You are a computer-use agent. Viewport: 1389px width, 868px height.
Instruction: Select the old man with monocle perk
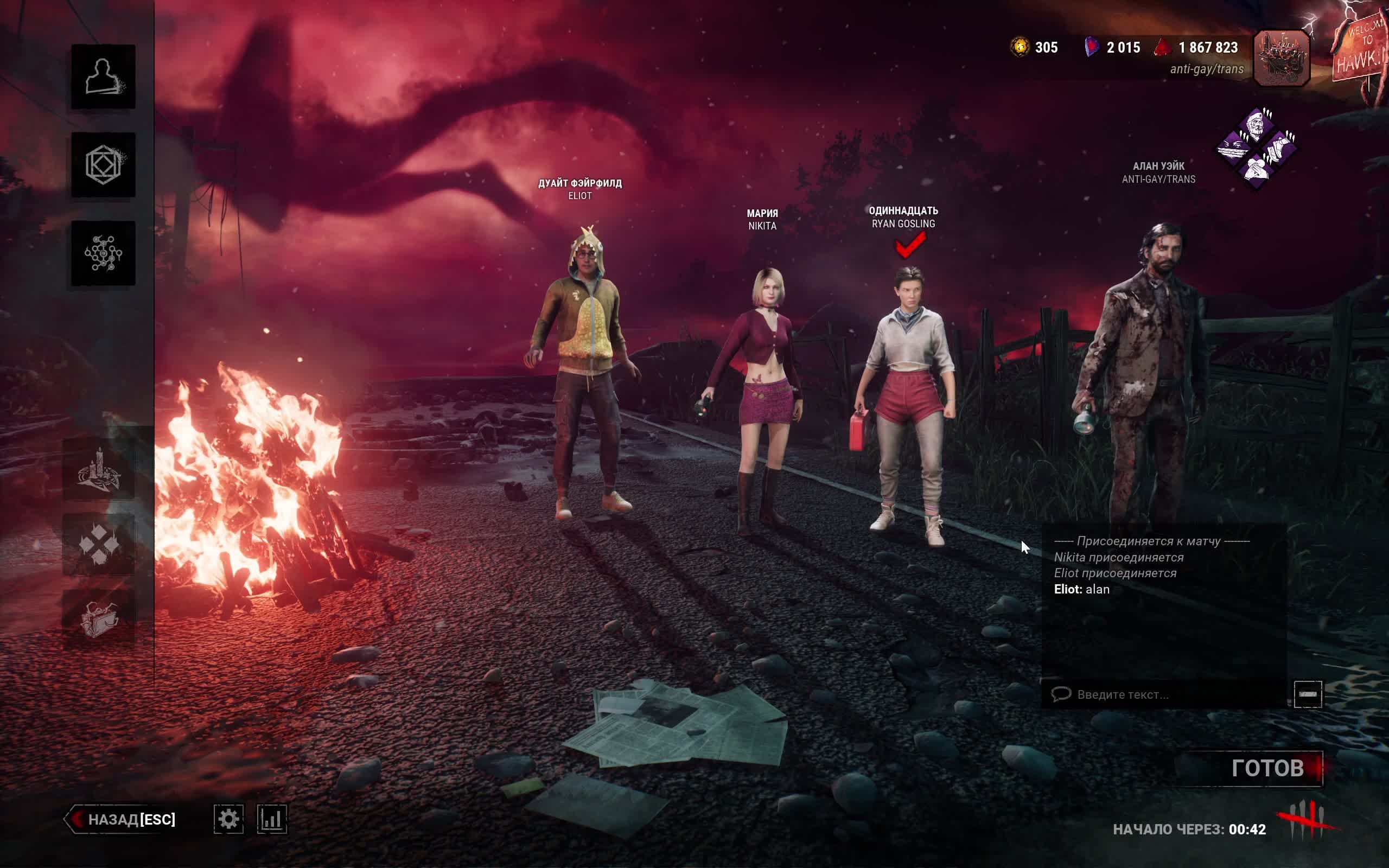tap(1256, 126)
